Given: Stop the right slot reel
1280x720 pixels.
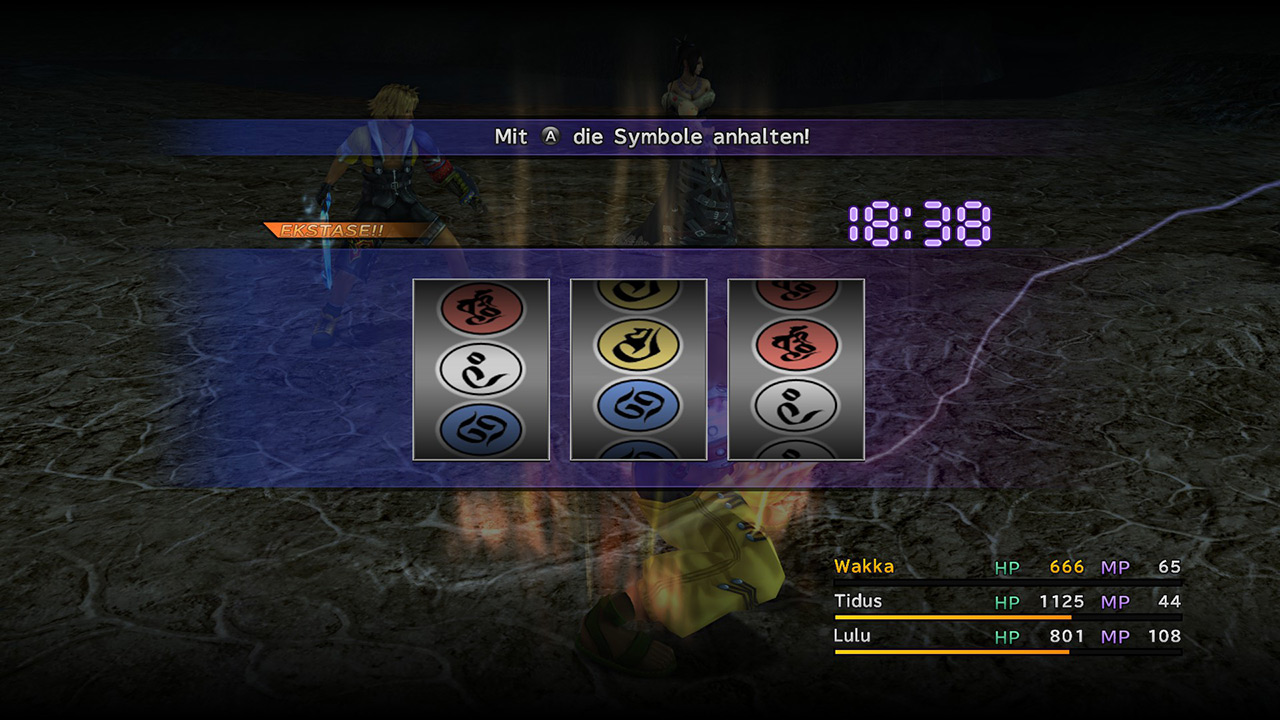Looking at the screenshot, I should point(796,369).
